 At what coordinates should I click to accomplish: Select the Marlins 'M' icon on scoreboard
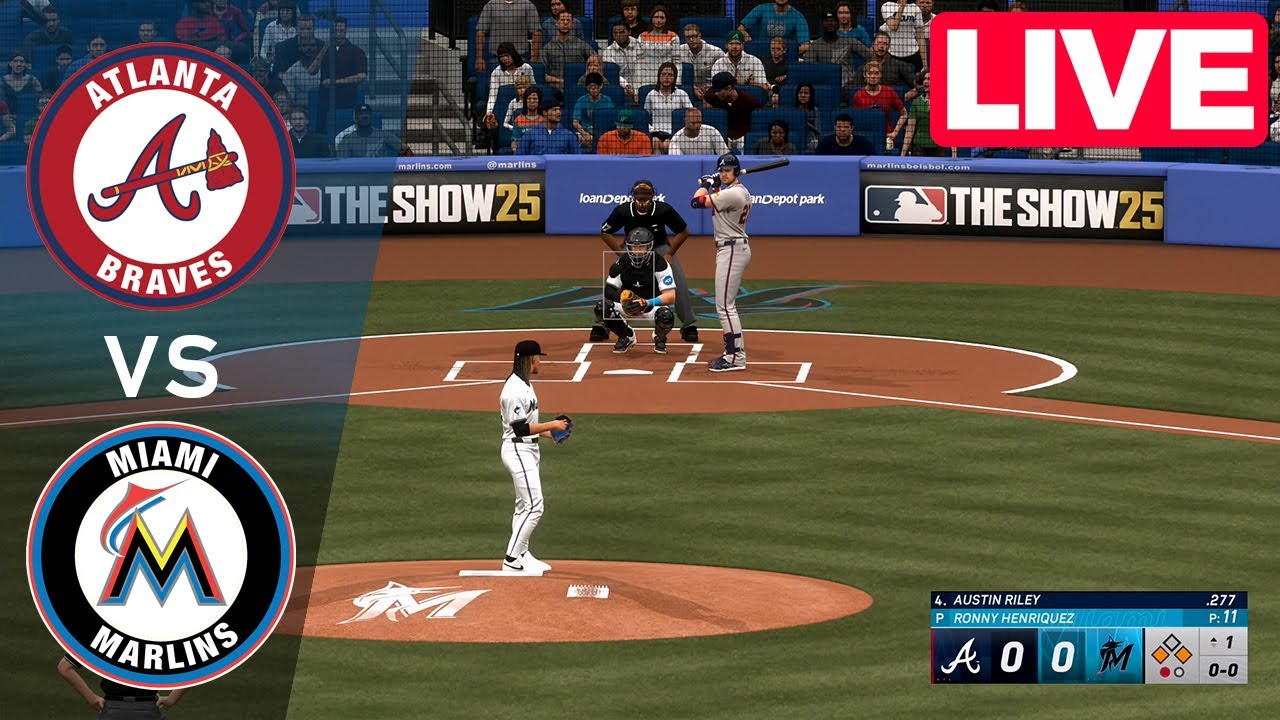1117,653
